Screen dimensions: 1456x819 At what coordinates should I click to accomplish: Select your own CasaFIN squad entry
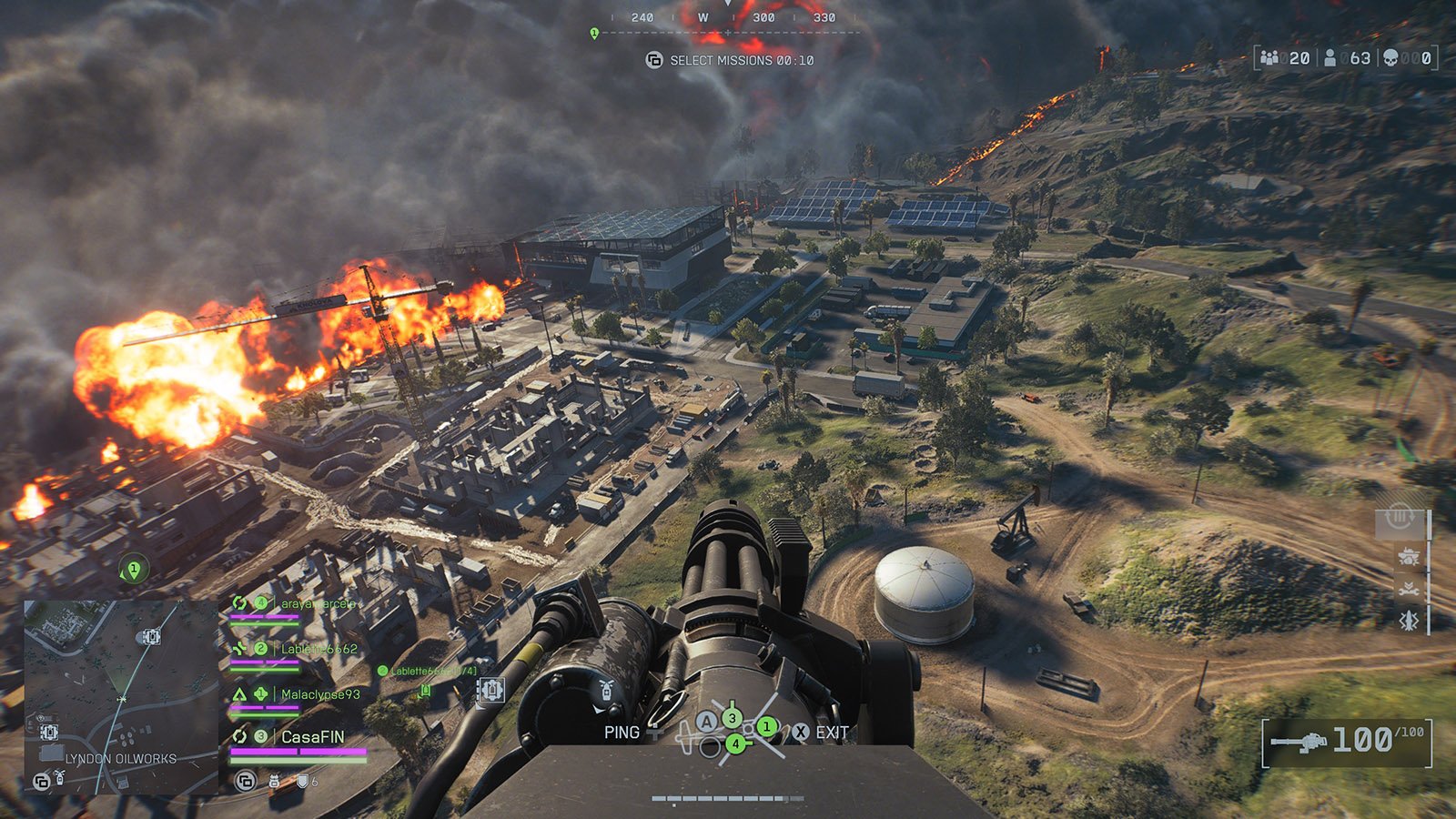point(311,736)
